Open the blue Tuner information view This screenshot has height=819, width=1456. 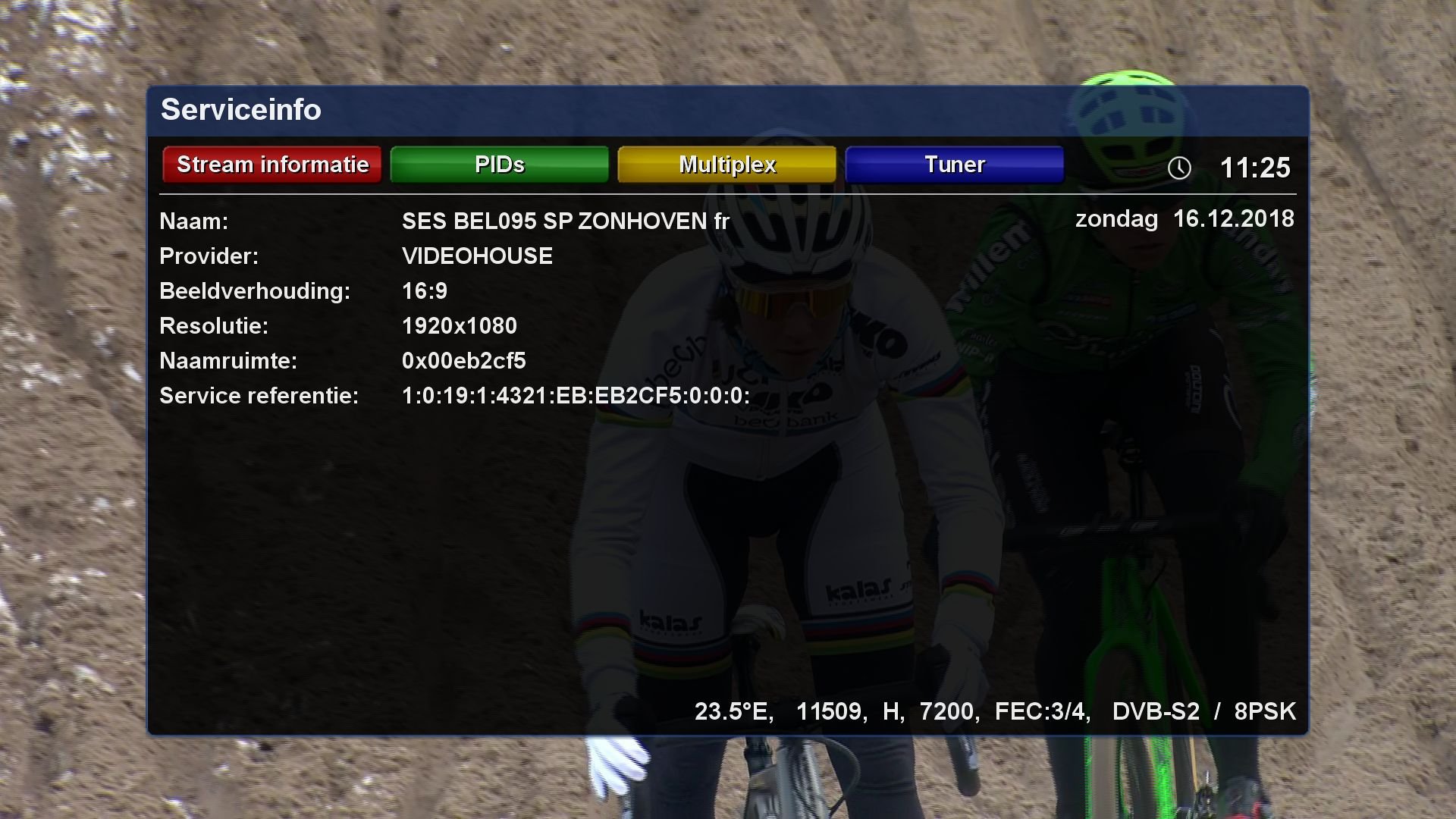[954, 164]
